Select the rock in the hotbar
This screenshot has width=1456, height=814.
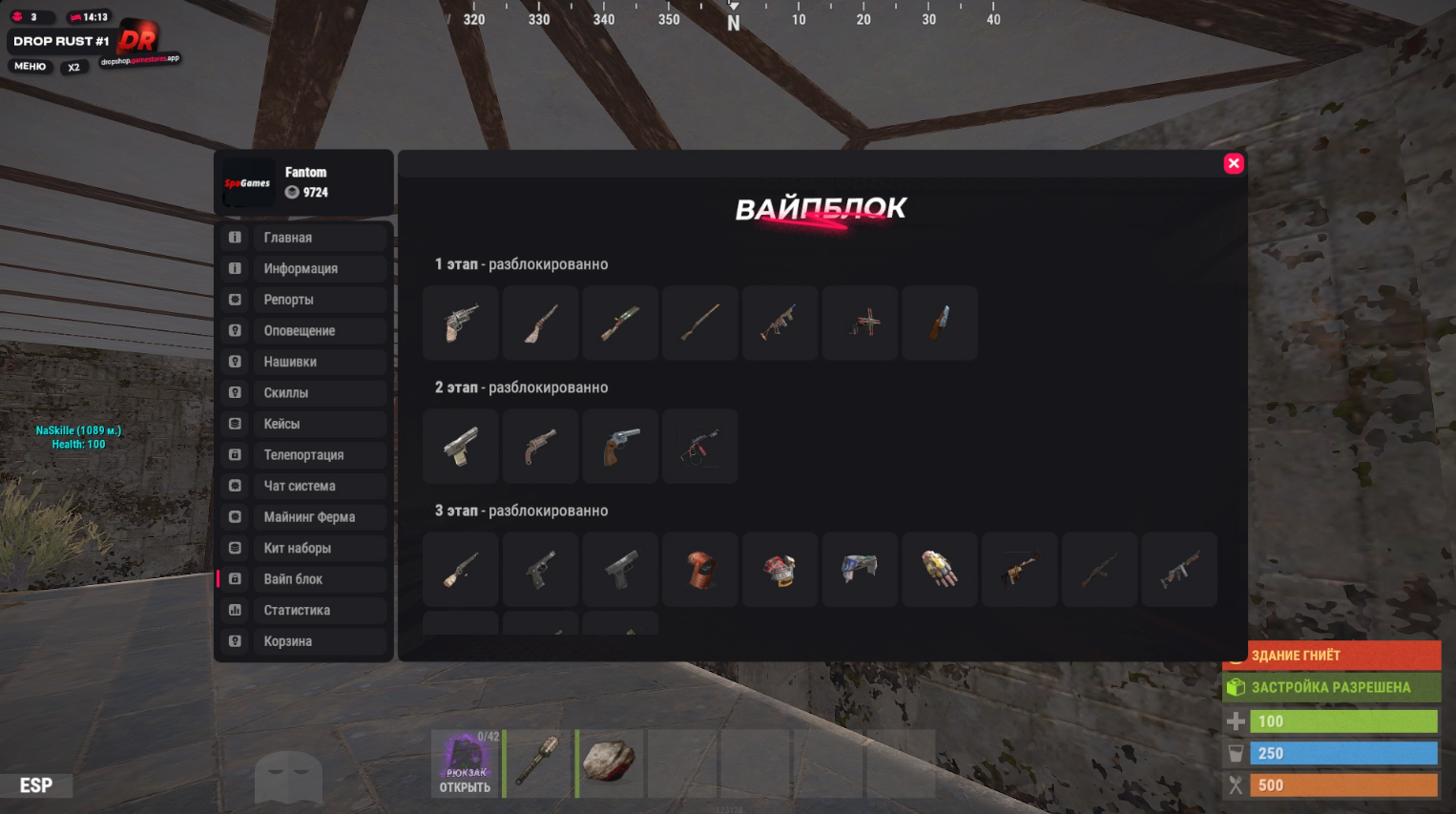point(610,763)
